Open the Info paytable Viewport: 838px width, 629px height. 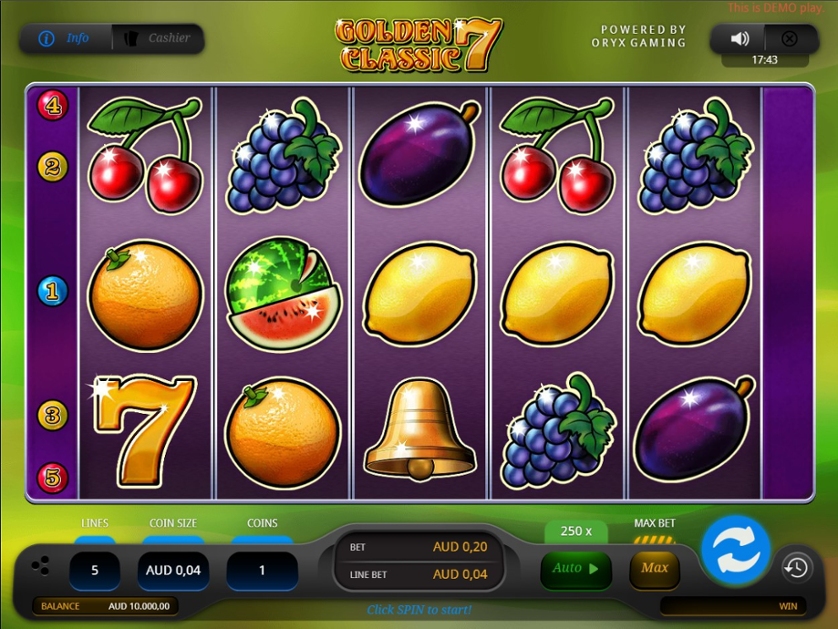click(65, 39)
